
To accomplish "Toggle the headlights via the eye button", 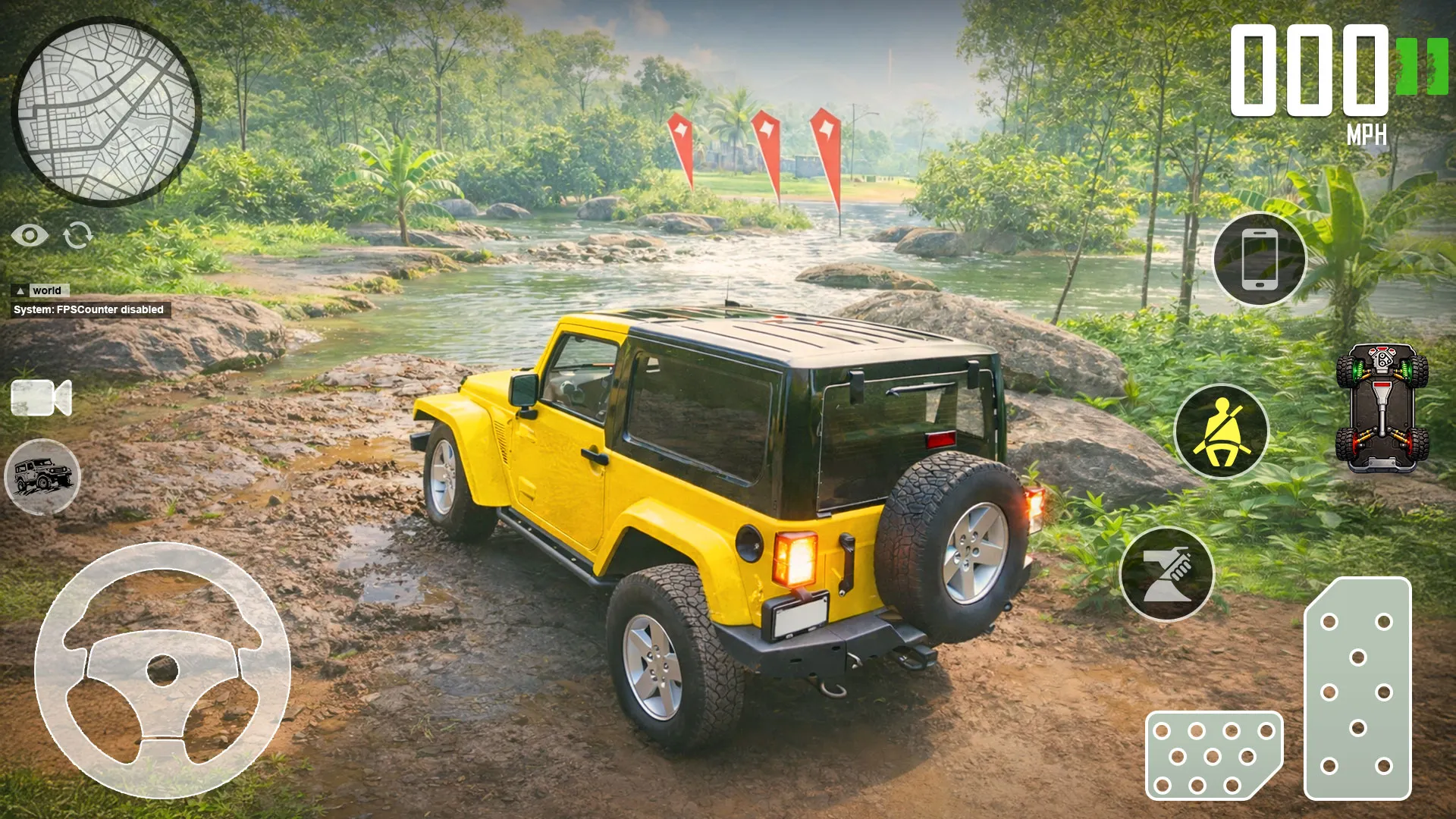I will (x=30, y=237).
